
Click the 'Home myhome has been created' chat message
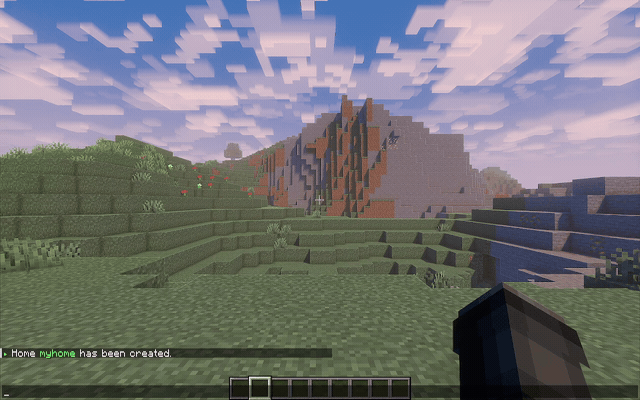coord(91,353)
